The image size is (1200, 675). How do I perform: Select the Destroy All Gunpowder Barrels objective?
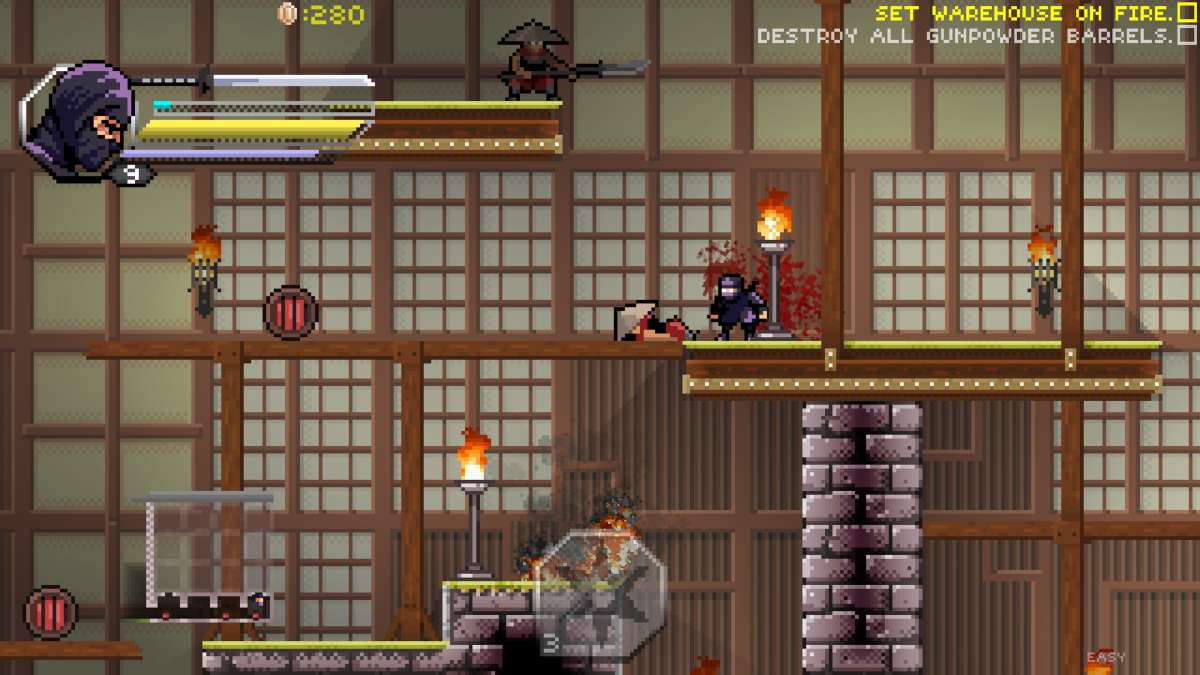tap(964, 36)
